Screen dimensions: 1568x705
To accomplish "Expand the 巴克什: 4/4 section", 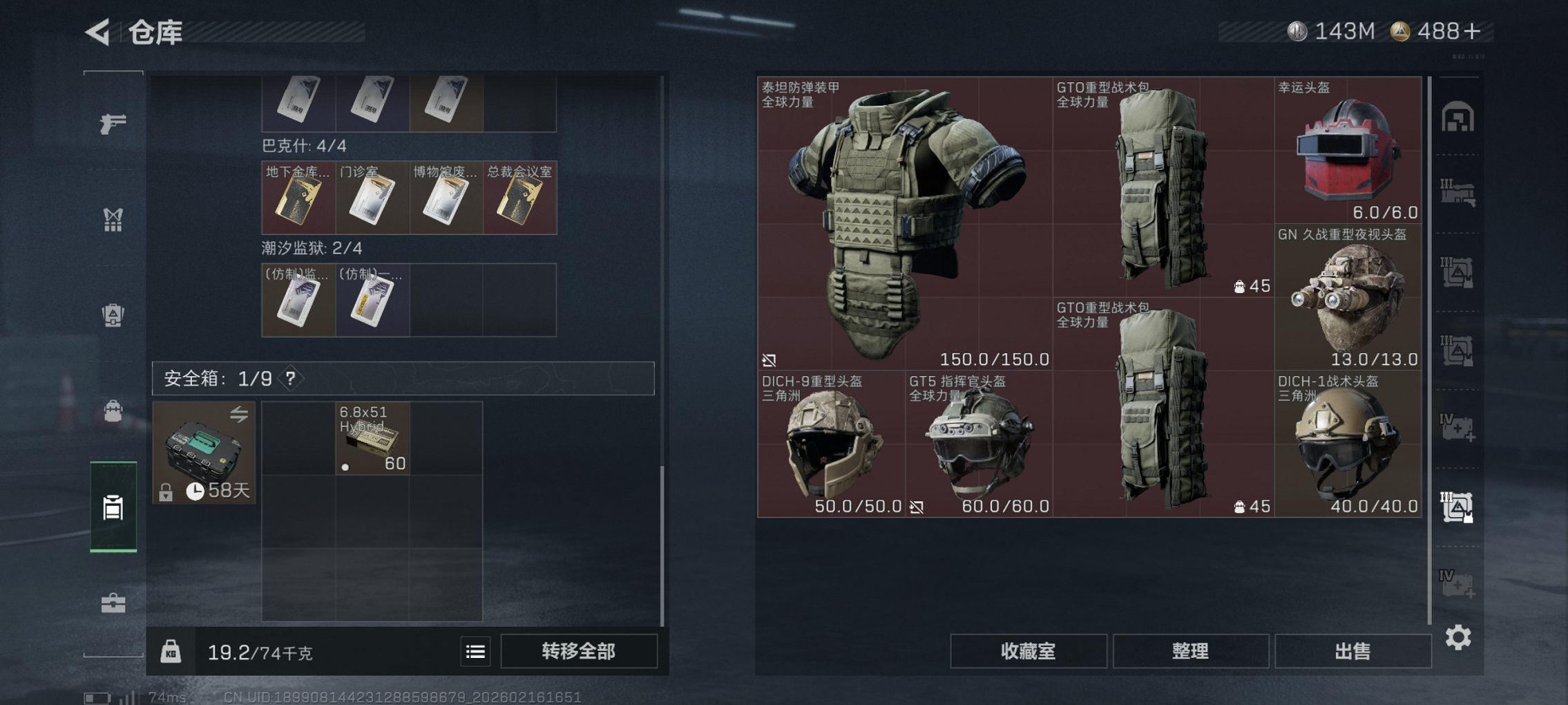I will pos(304,147).
